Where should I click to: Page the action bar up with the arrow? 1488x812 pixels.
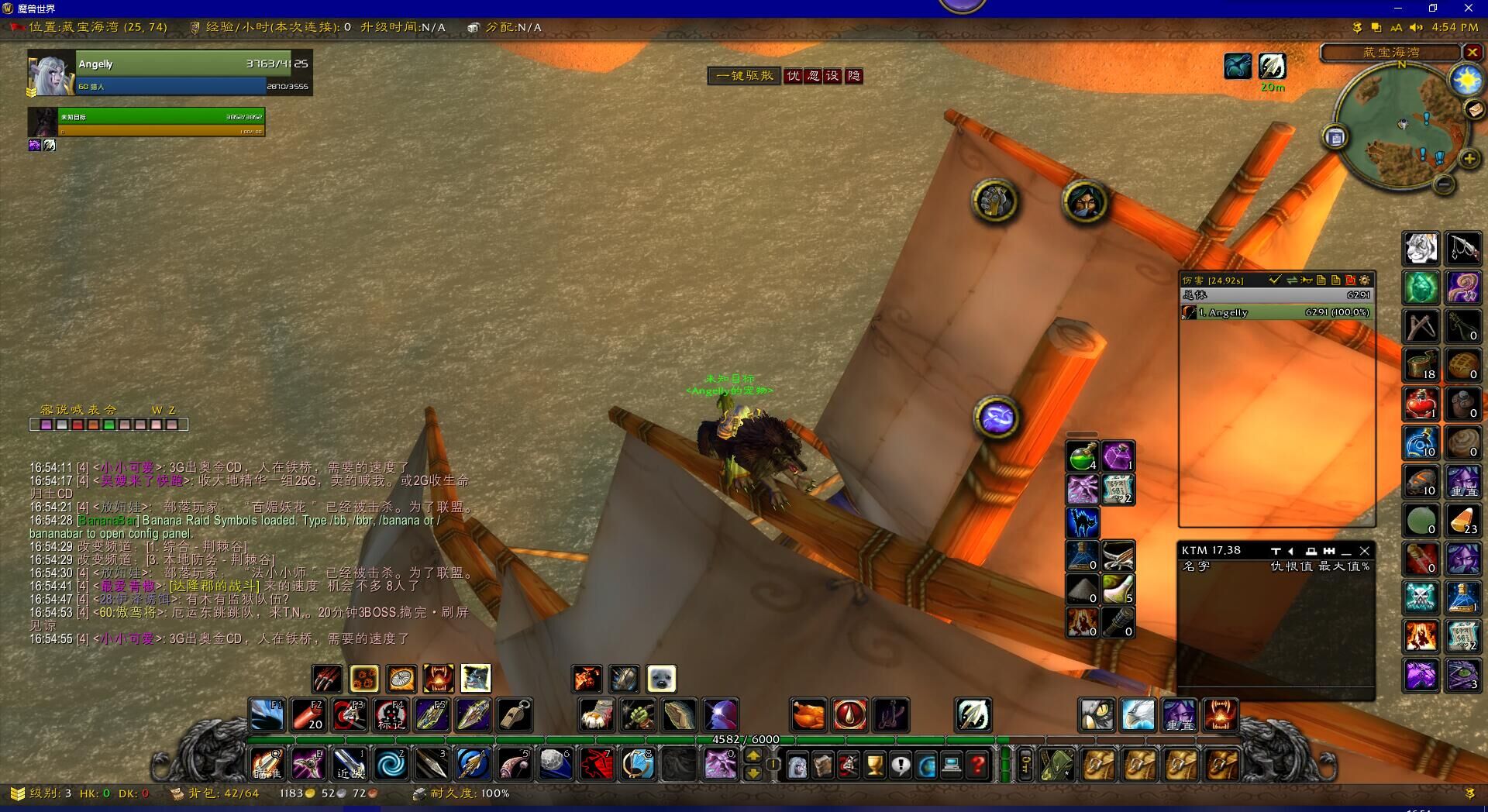click(753, 757)
